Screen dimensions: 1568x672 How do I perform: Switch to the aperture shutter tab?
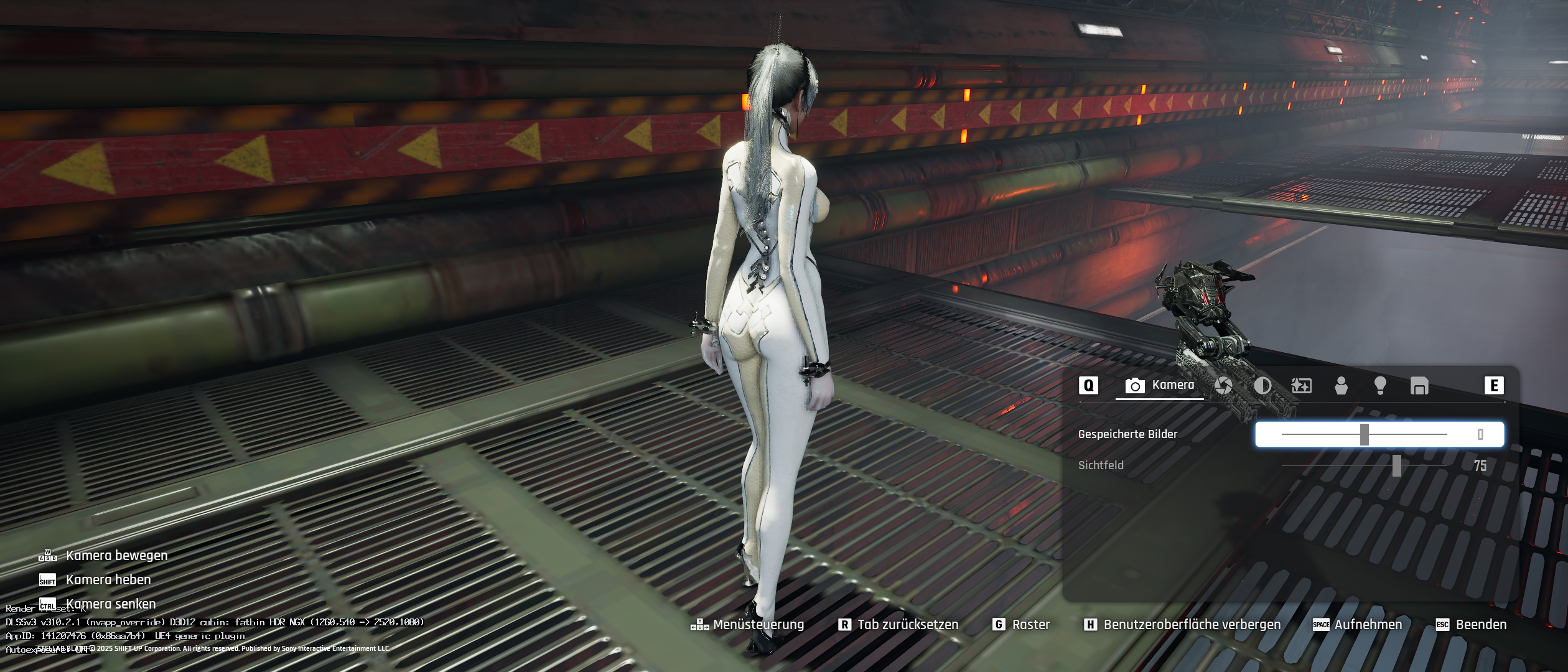1223,386
